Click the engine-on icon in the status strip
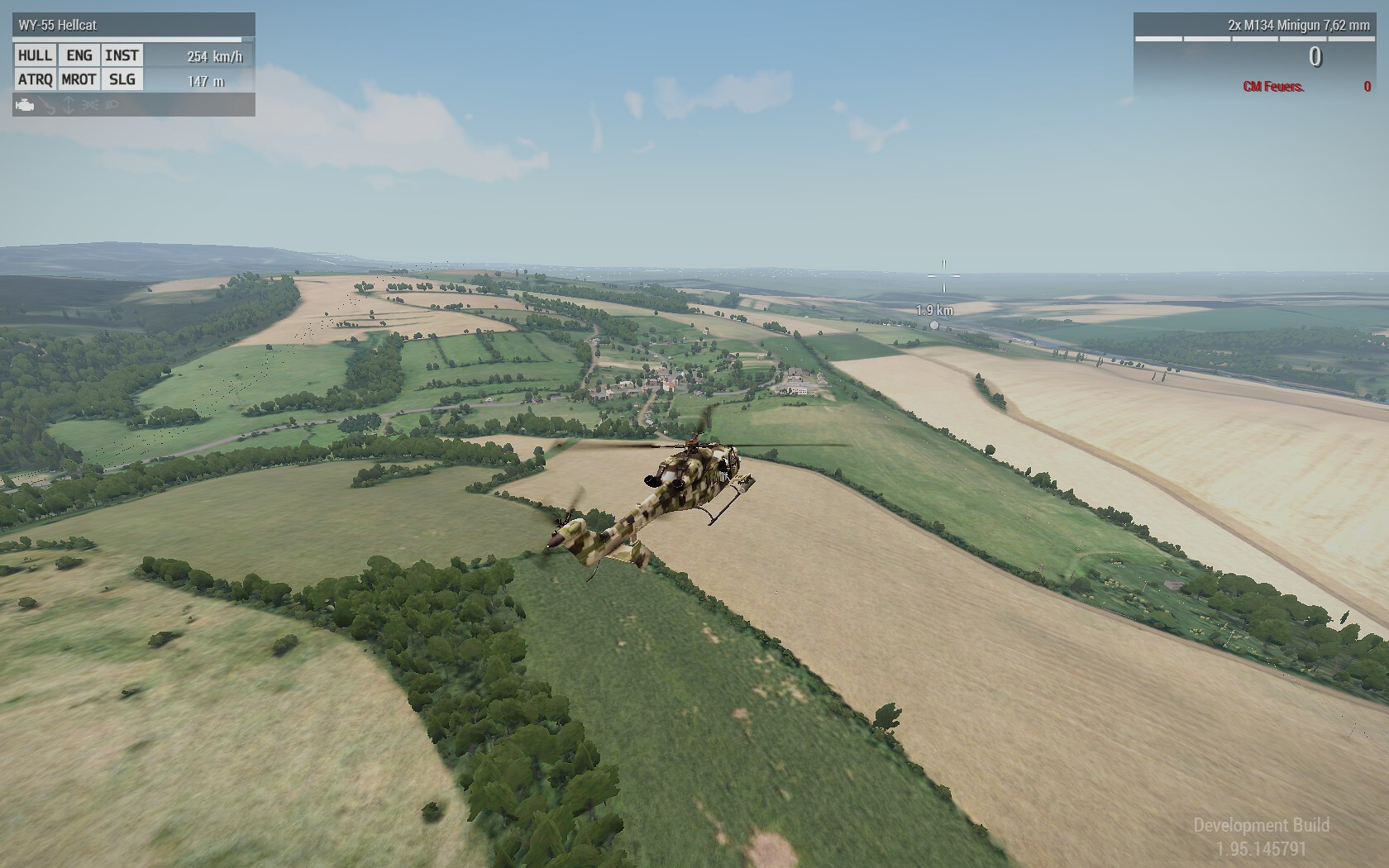This screenshot has height=868, width=1389. [x=25, y=105]
